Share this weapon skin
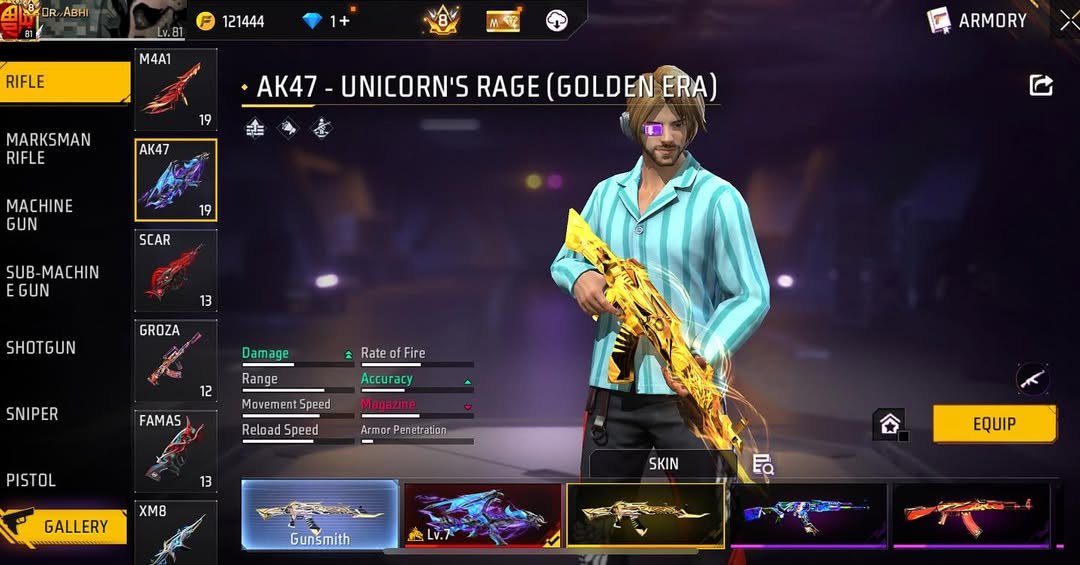 click(1041, 86)
